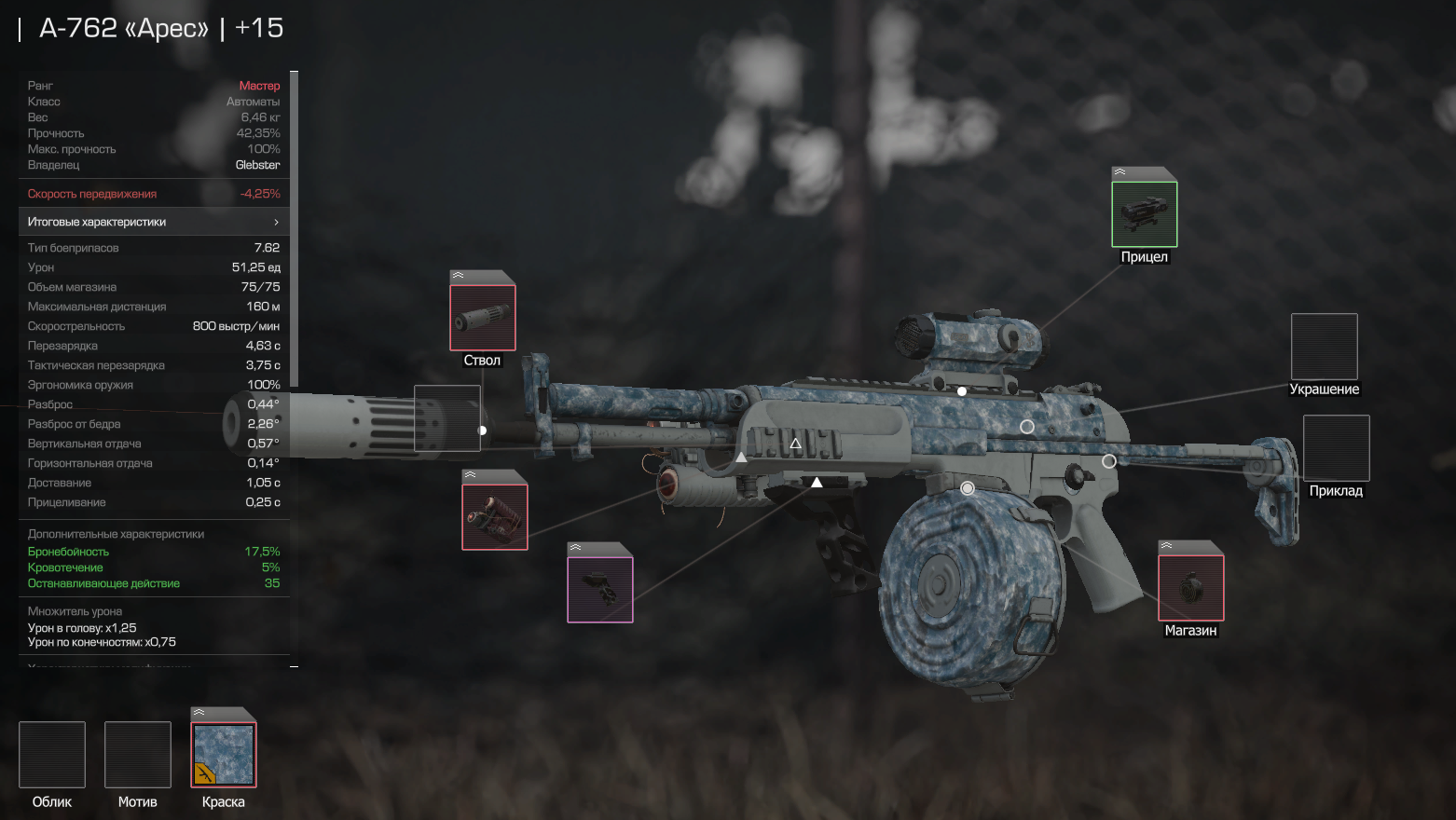Select the Краска blue camo paint slot
1456x820 pixels.
pyautogui.click(x=224, y=755)
